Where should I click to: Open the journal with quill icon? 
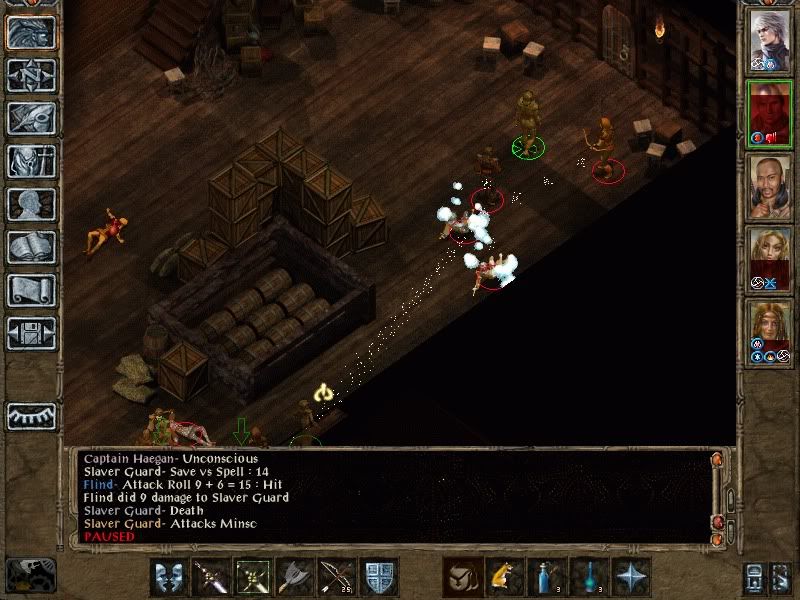coord(31,118)
